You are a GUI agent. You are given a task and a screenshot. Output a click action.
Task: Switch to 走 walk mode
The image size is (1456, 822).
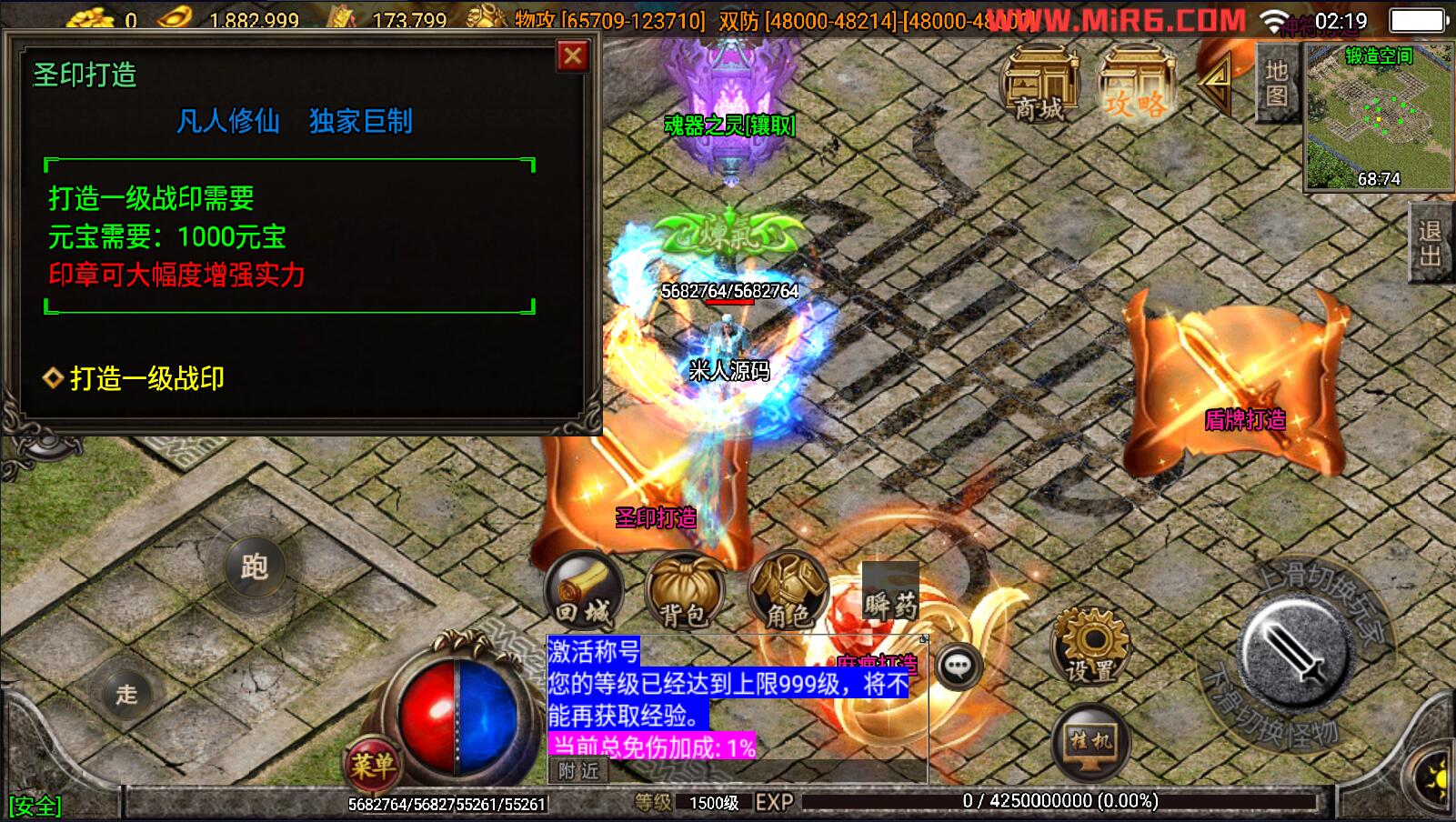pos(126,695)
